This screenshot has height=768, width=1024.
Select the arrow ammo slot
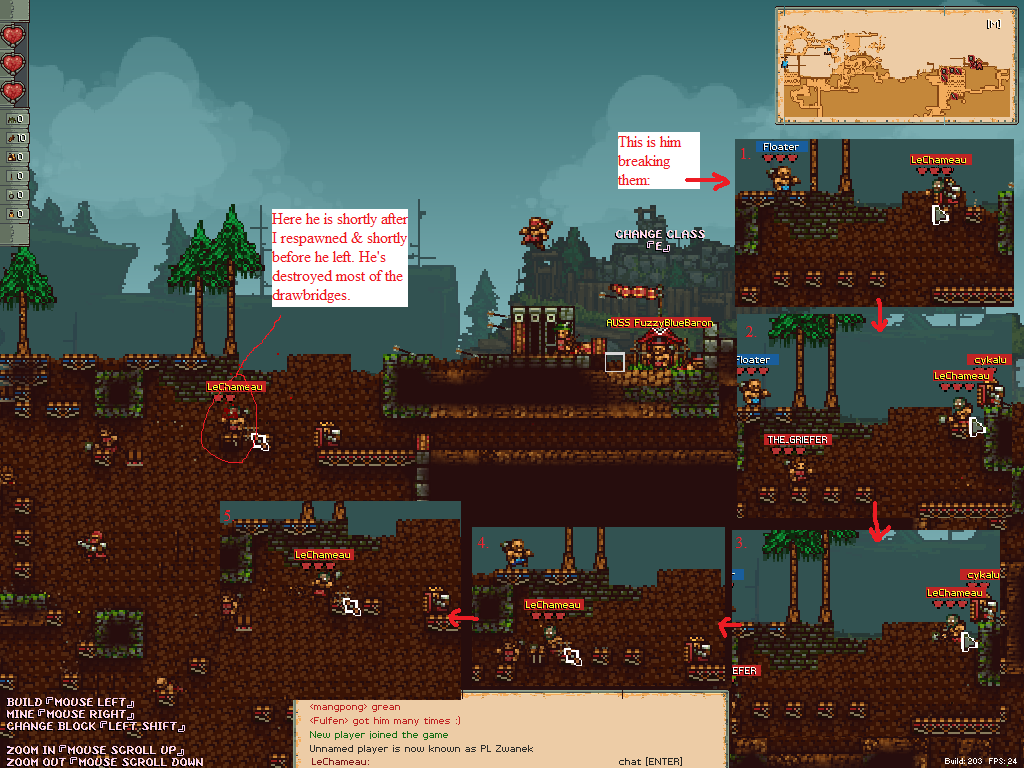pos(15,176)
